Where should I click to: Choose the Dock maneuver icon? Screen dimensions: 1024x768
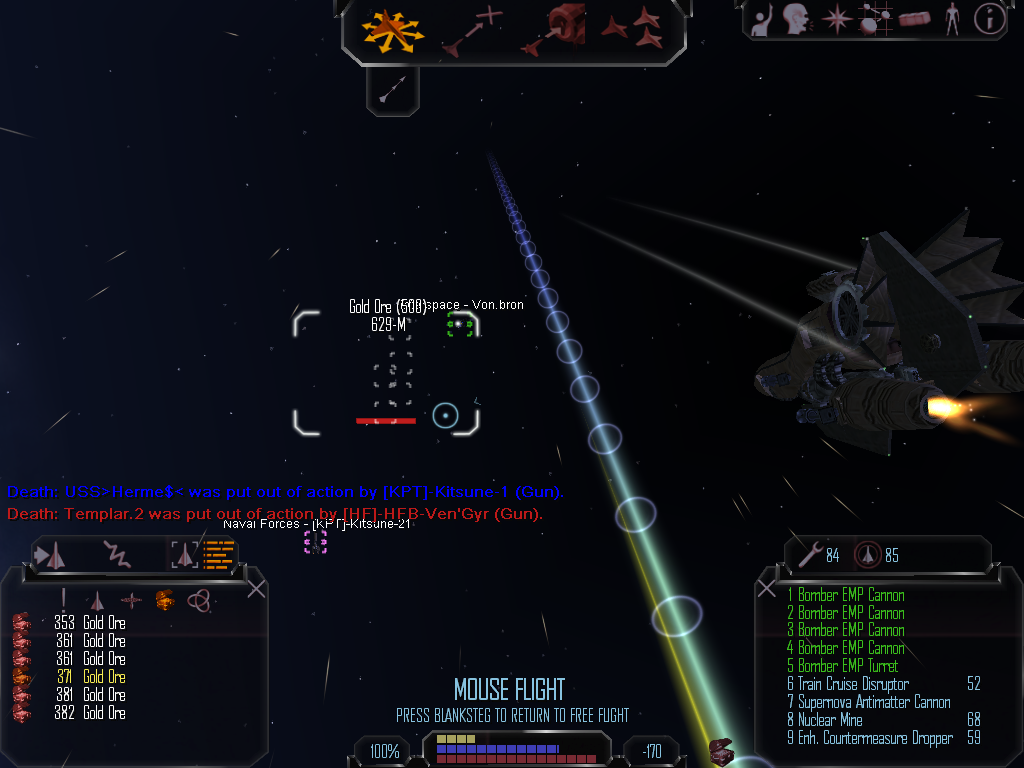[553, 29]
